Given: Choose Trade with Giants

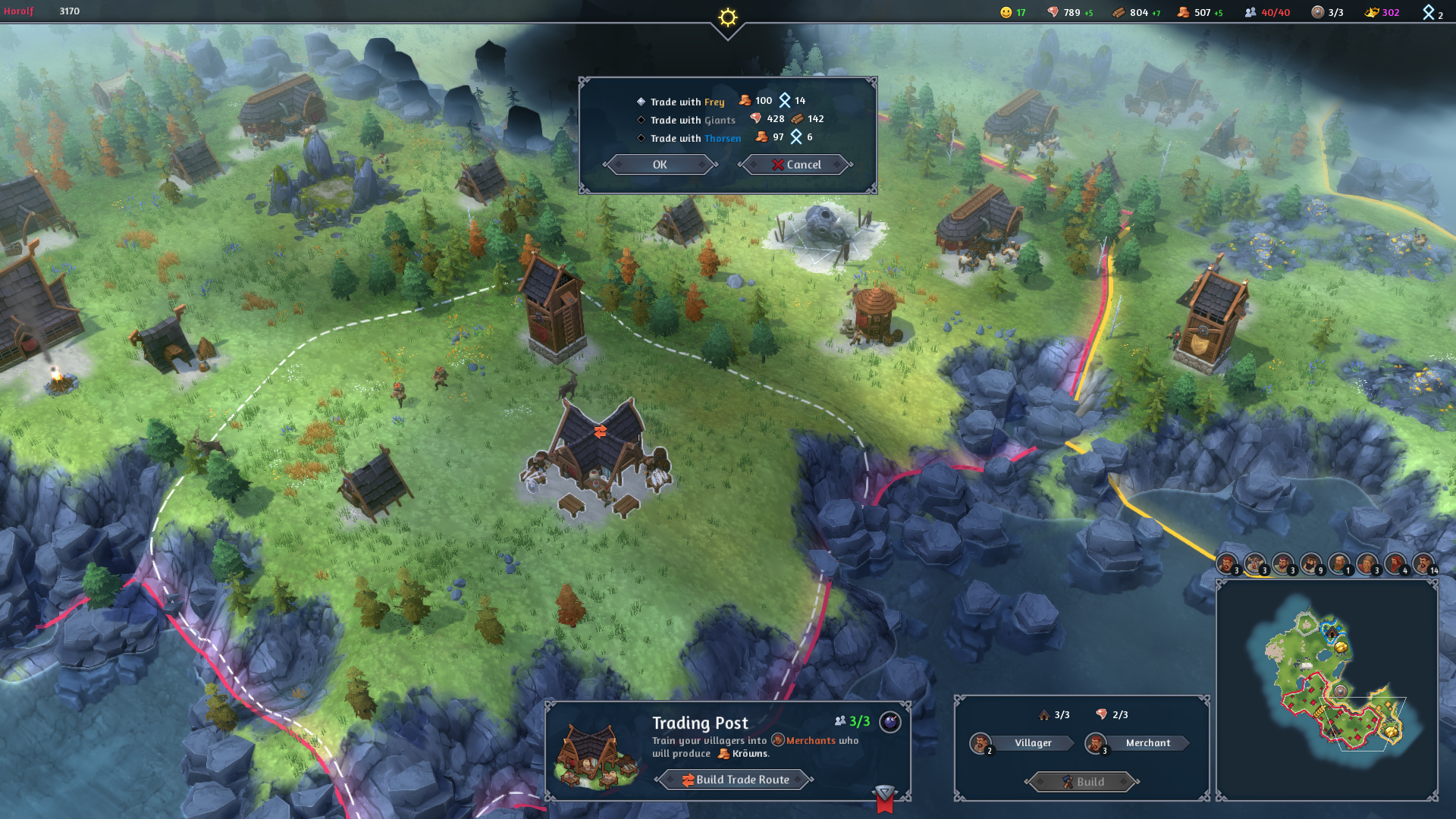Looking at the screenshot, I should point(692,120).
